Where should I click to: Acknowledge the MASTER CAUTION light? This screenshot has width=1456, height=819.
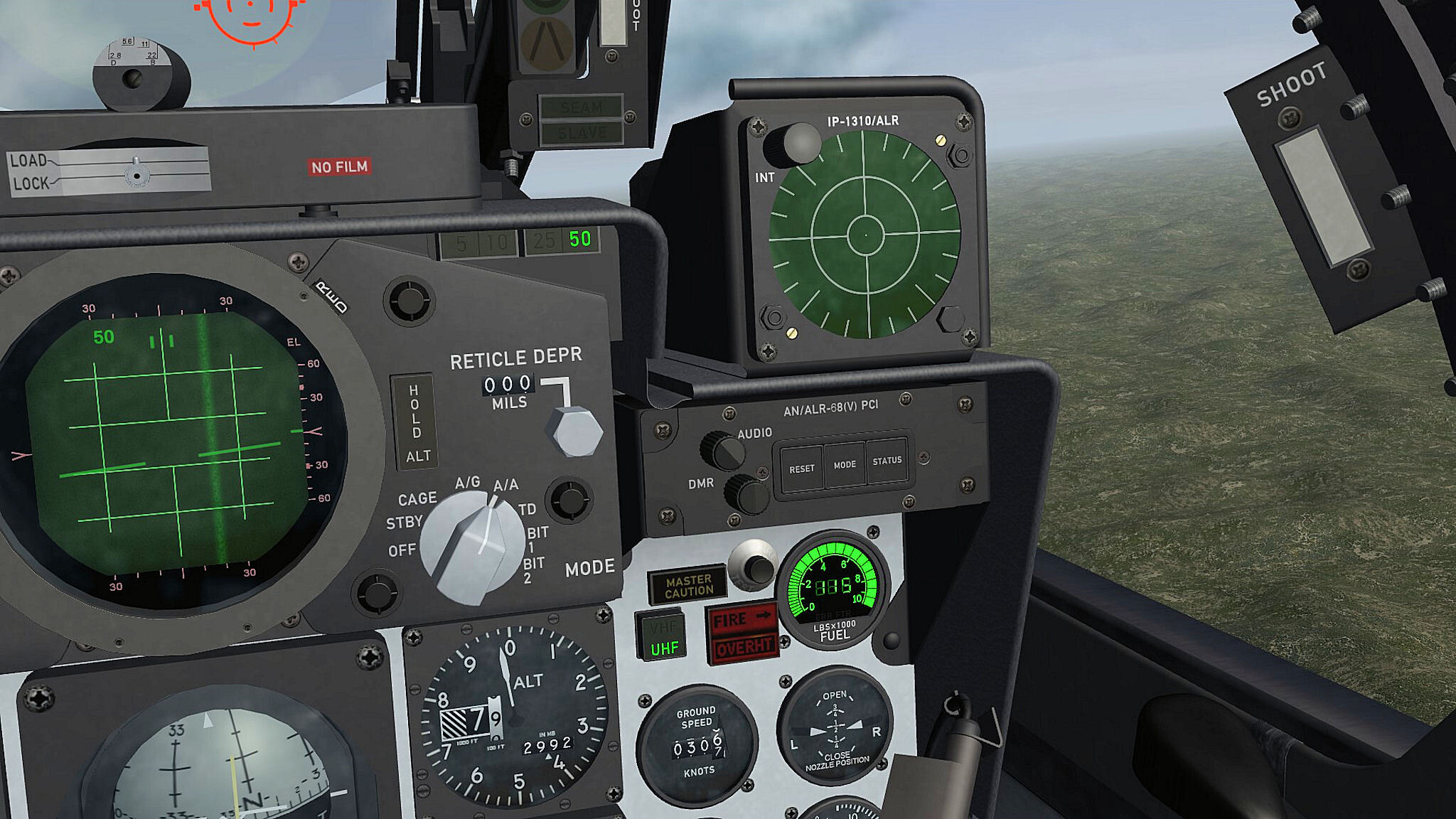[x=687, y=586]
